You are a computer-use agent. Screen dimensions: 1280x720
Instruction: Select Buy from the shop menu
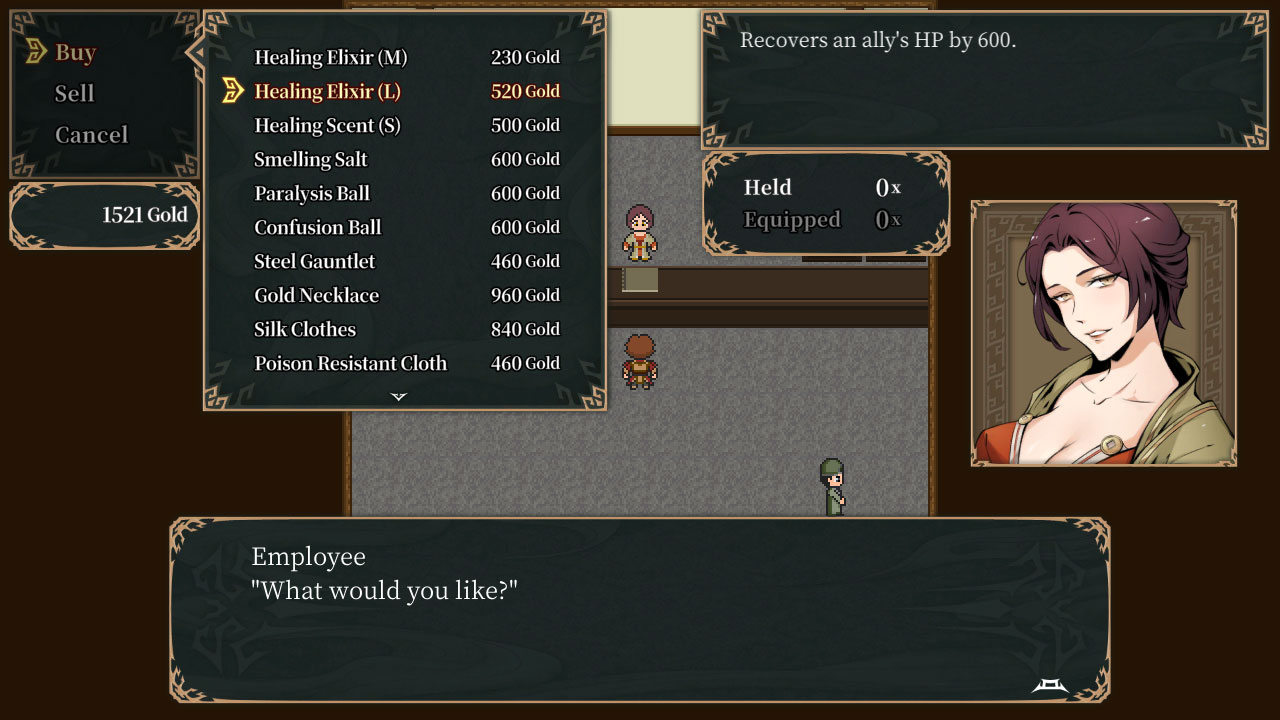(75, 51)
